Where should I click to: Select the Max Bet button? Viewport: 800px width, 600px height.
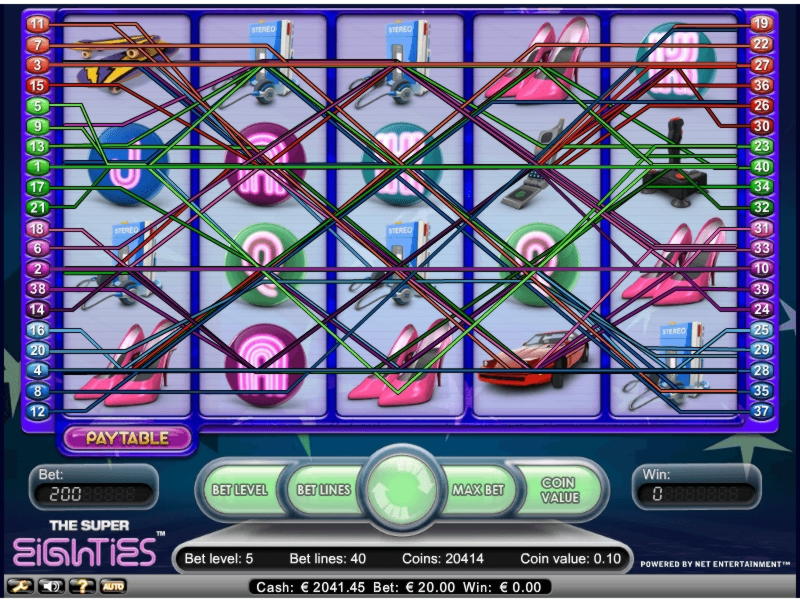(x=476, y=490)
